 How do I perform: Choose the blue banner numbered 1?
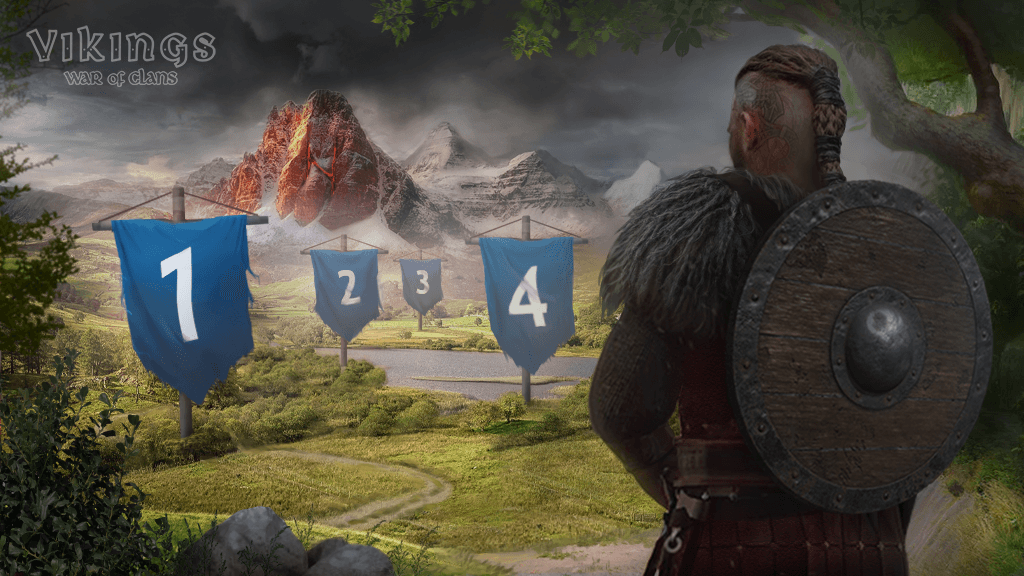click(182, 298)
